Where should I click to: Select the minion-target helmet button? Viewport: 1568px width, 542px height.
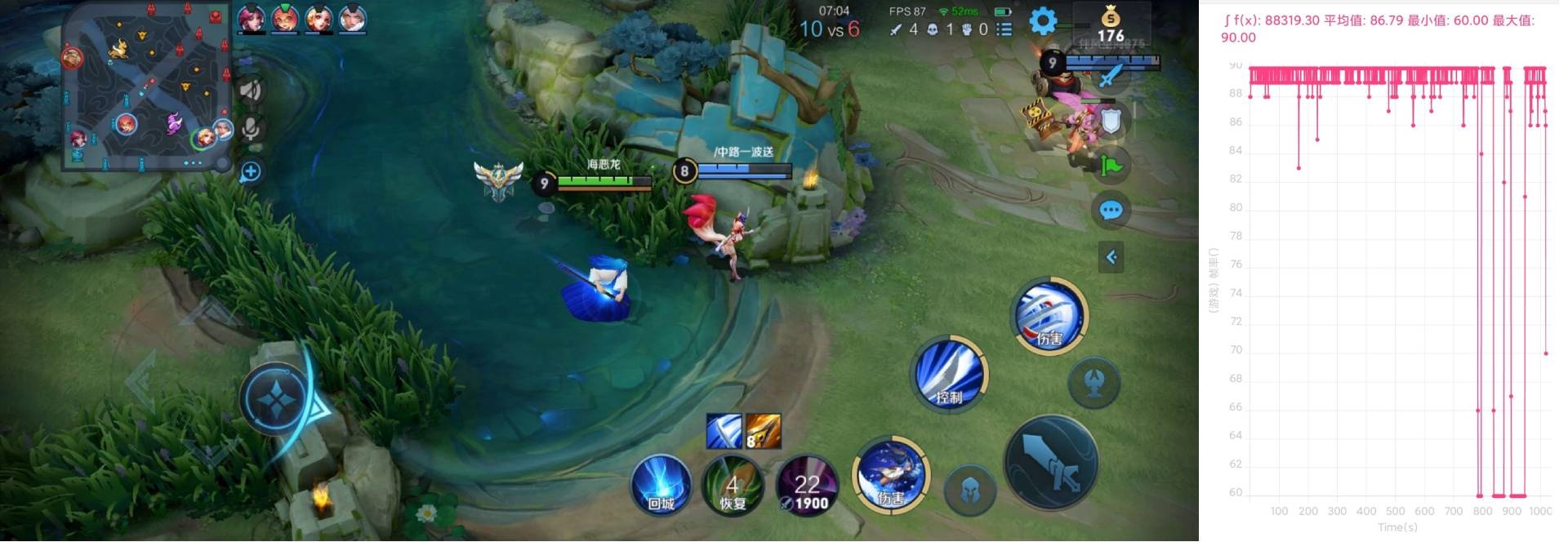click(x=969, y=489)
